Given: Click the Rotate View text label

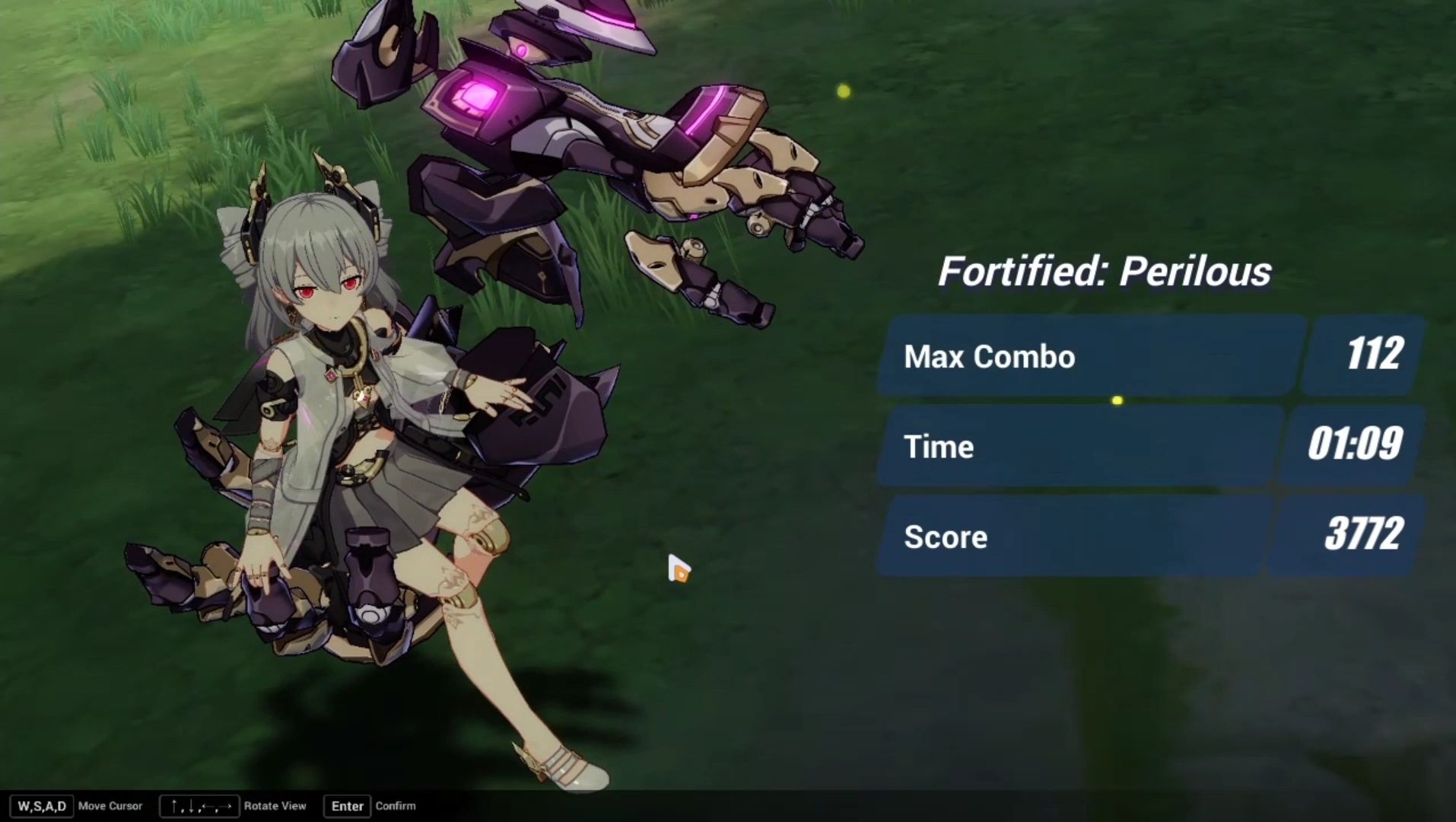Looking at the screenshot, I should [x=275, y=805].
